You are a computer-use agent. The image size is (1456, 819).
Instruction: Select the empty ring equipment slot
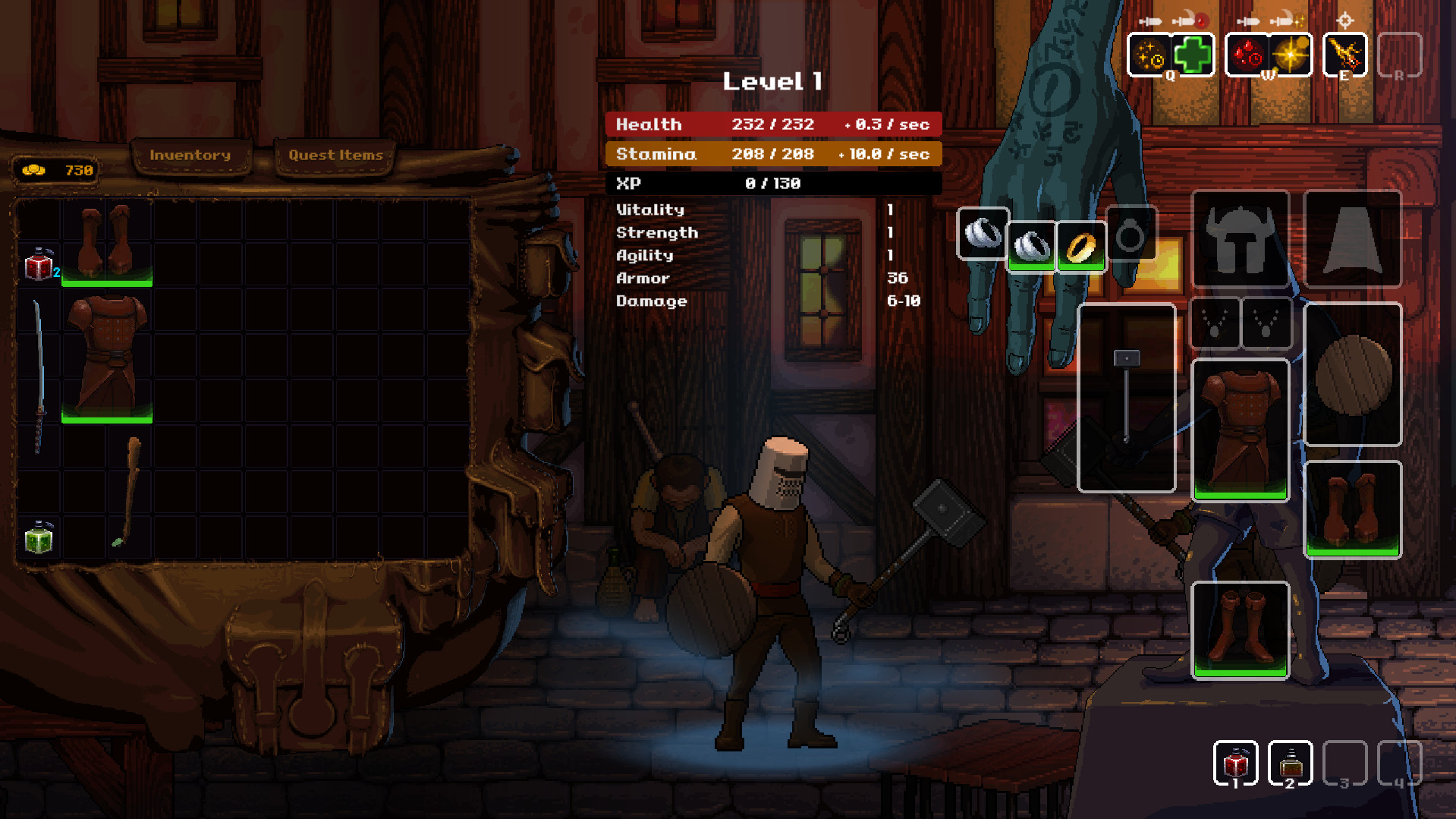[1131, 235]
